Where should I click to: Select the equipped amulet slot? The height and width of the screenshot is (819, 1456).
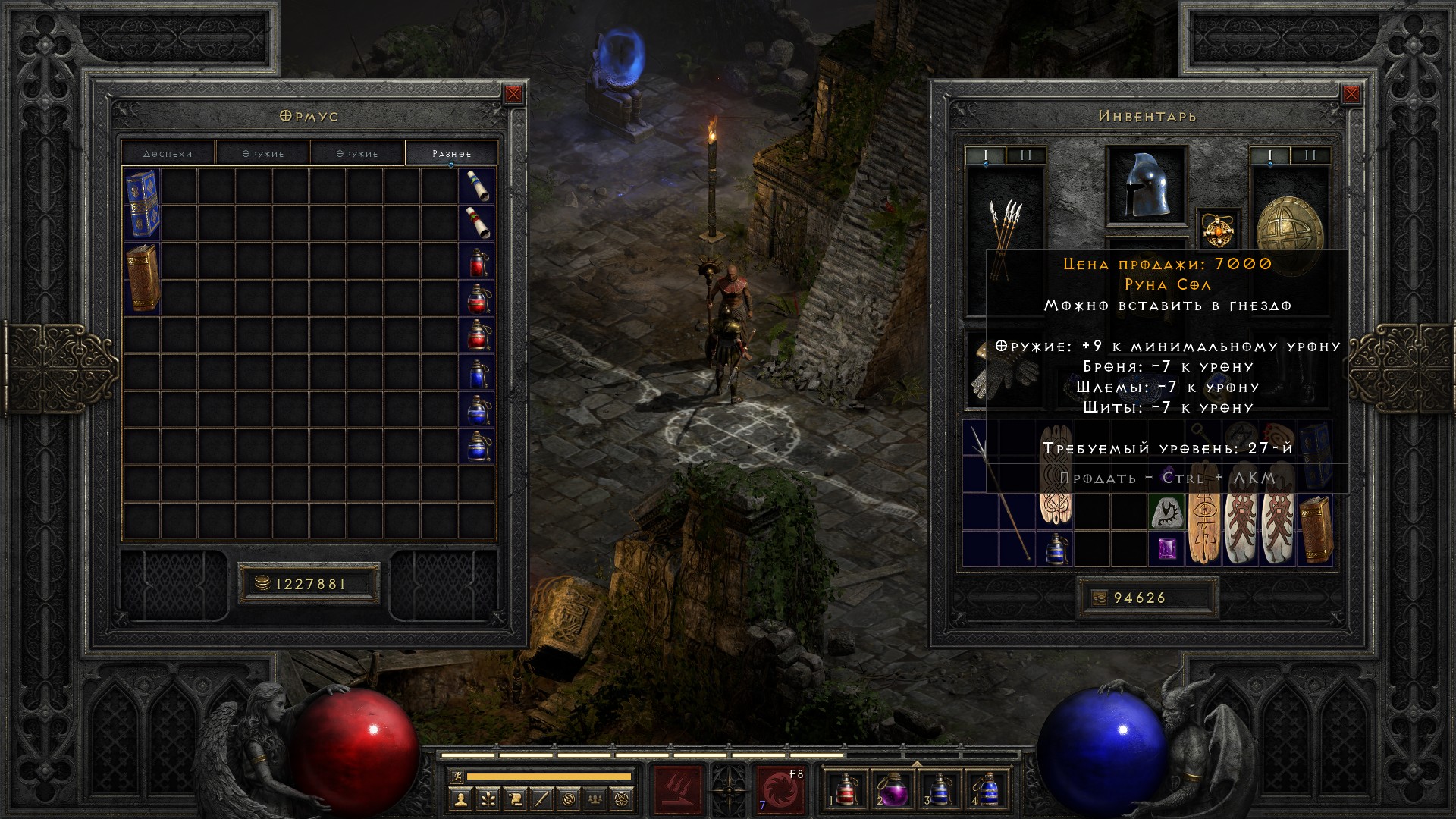(1218, 227)
